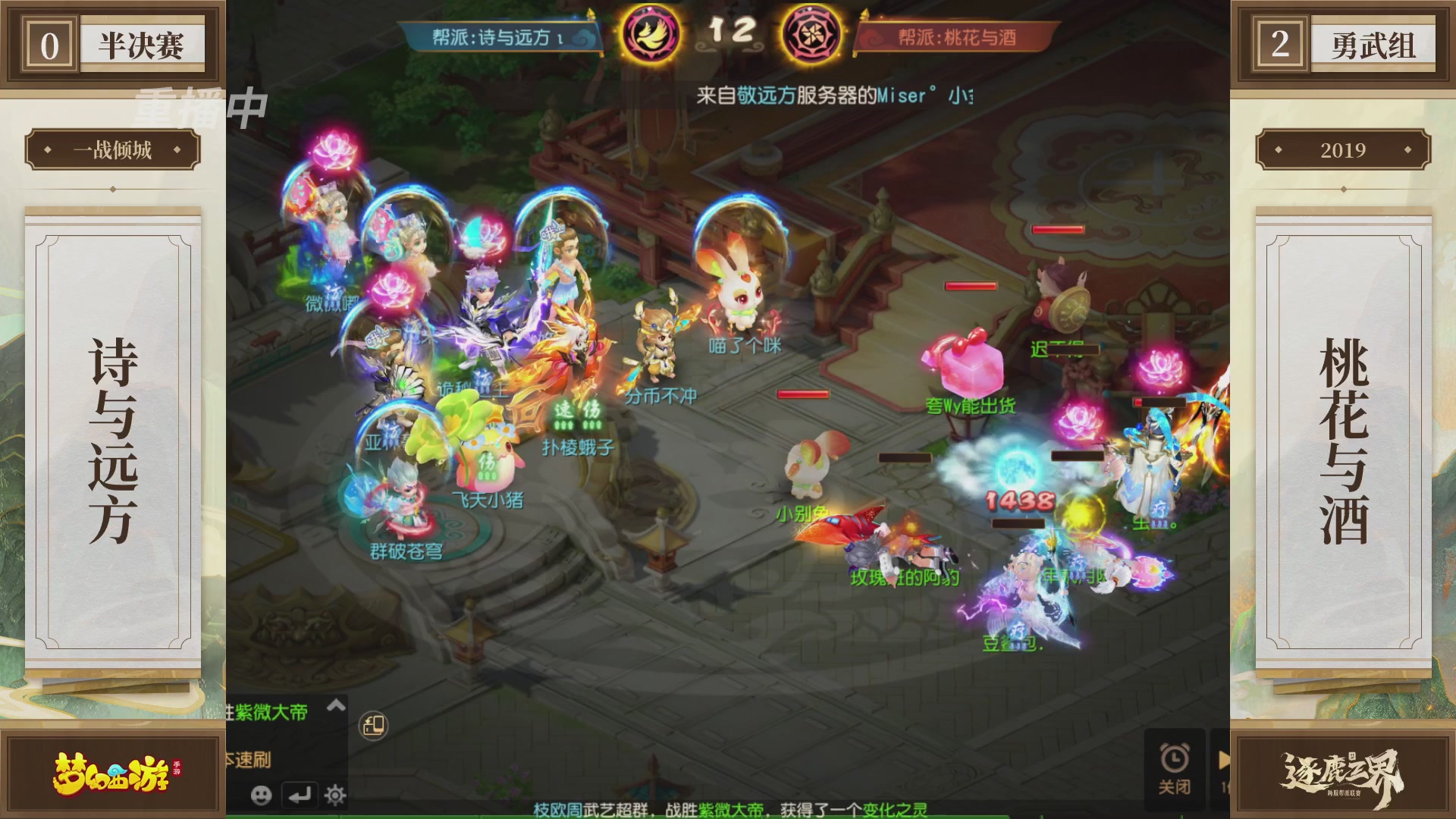Click the phone screen-rotation icon above the chat
The width and height of the screenshot is (1456, 819).
click(373, 725)
